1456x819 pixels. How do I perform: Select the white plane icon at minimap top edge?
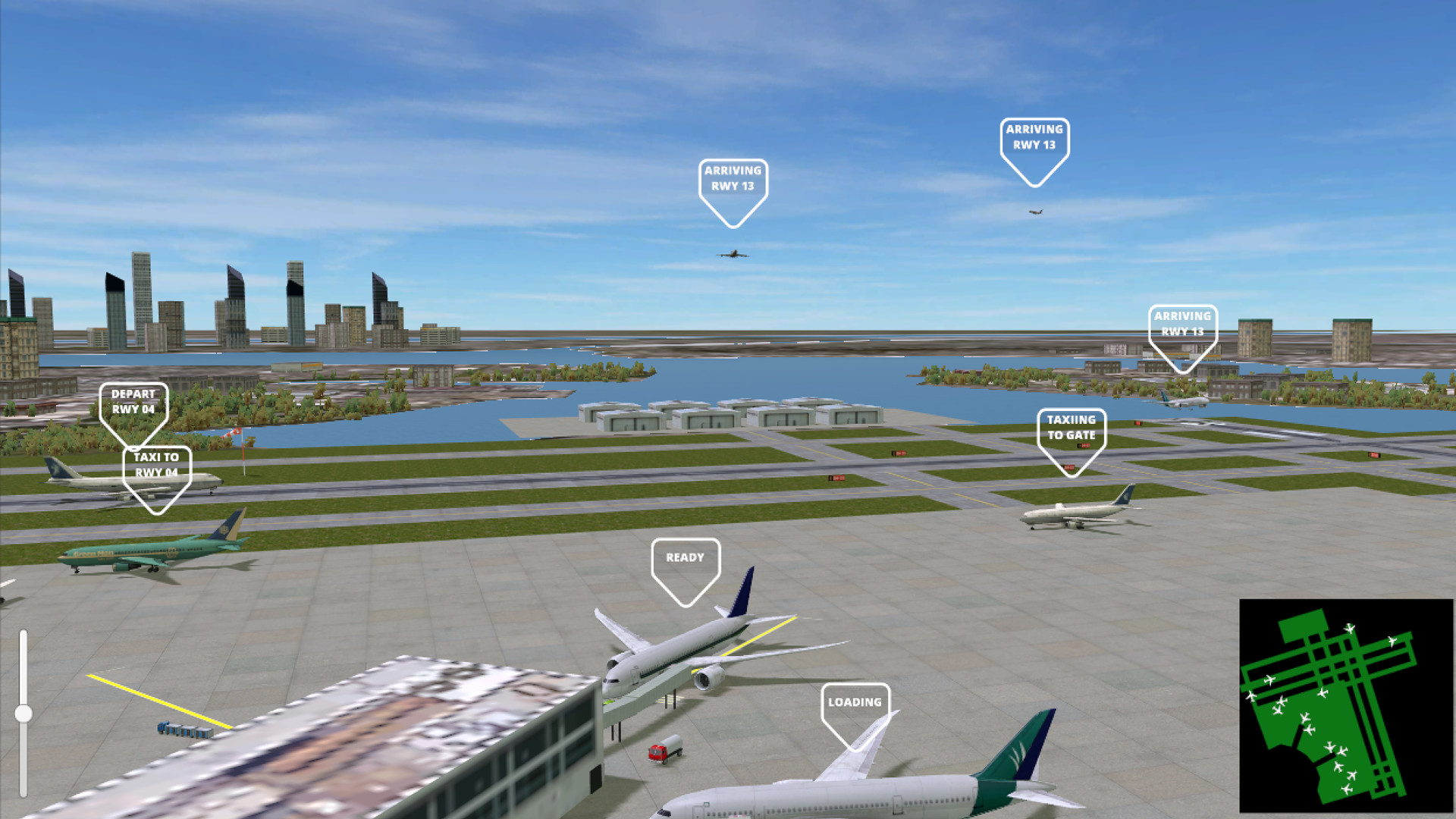coord(1350,628)
